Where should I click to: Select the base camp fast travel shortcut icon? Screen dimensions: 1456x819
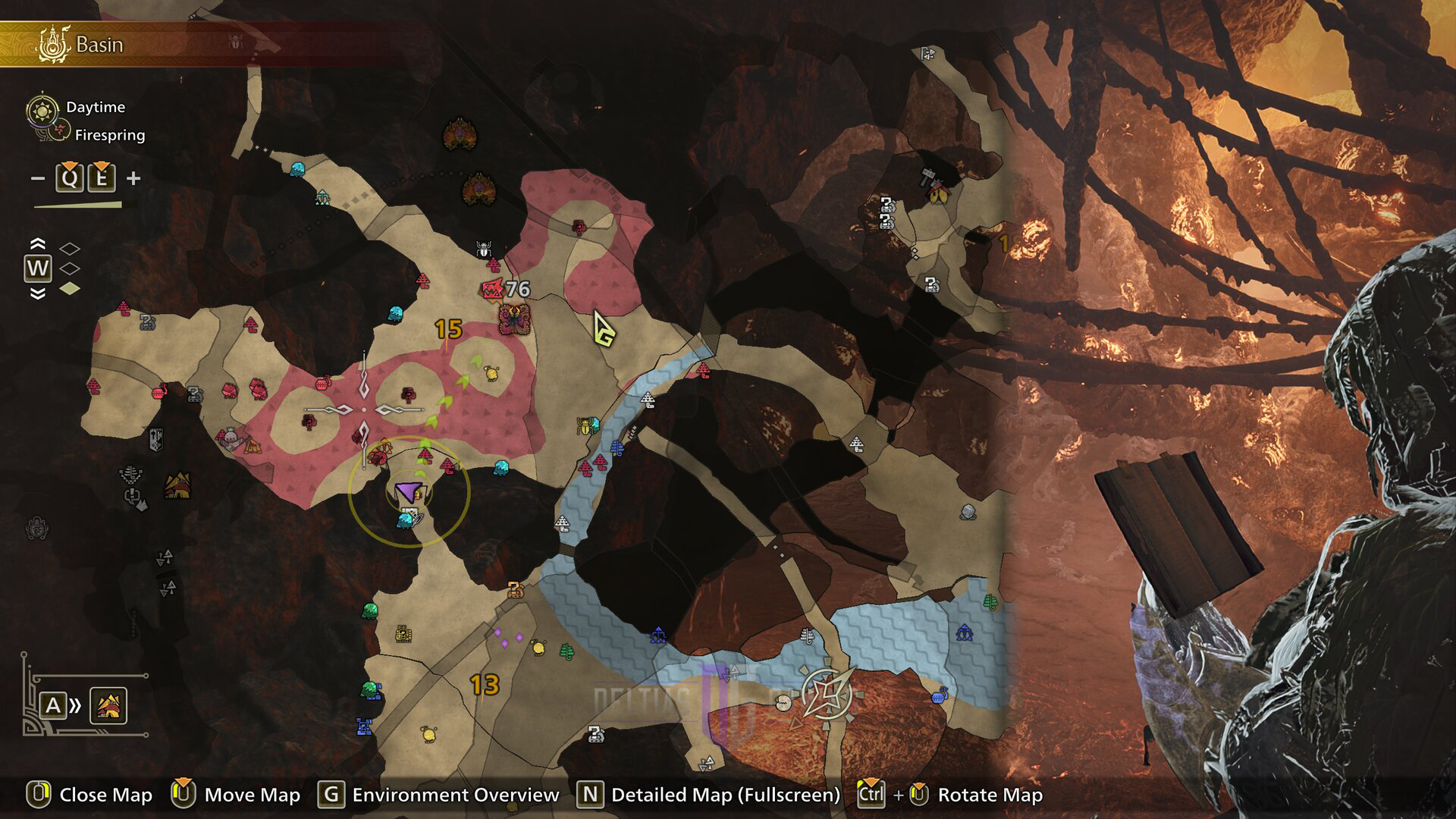(108, 706)
